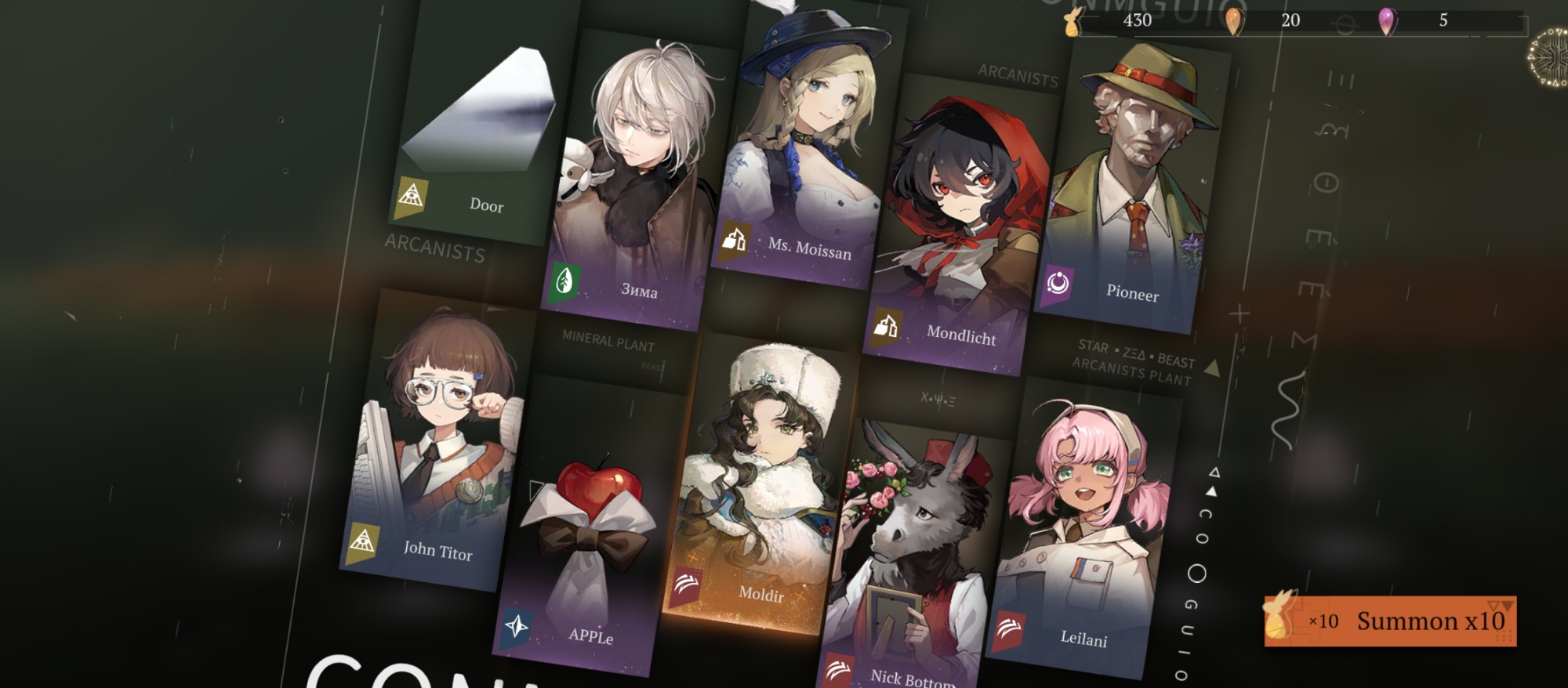
Task: View the Pioneer character card
Action: point(1129,188)
